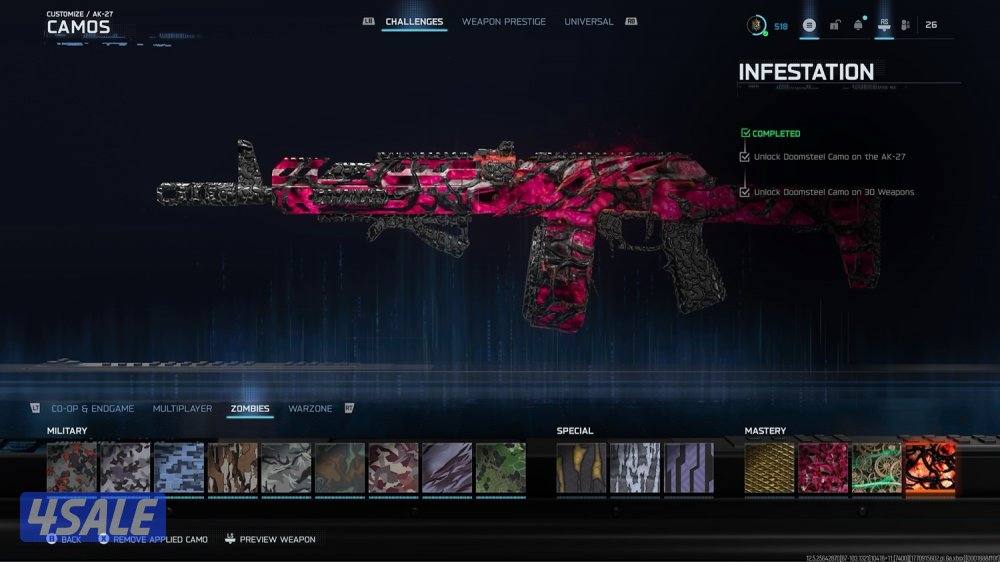Pick the green leafy Military camo
Viewport: 1000px width, 562px height.
(500, 468)
